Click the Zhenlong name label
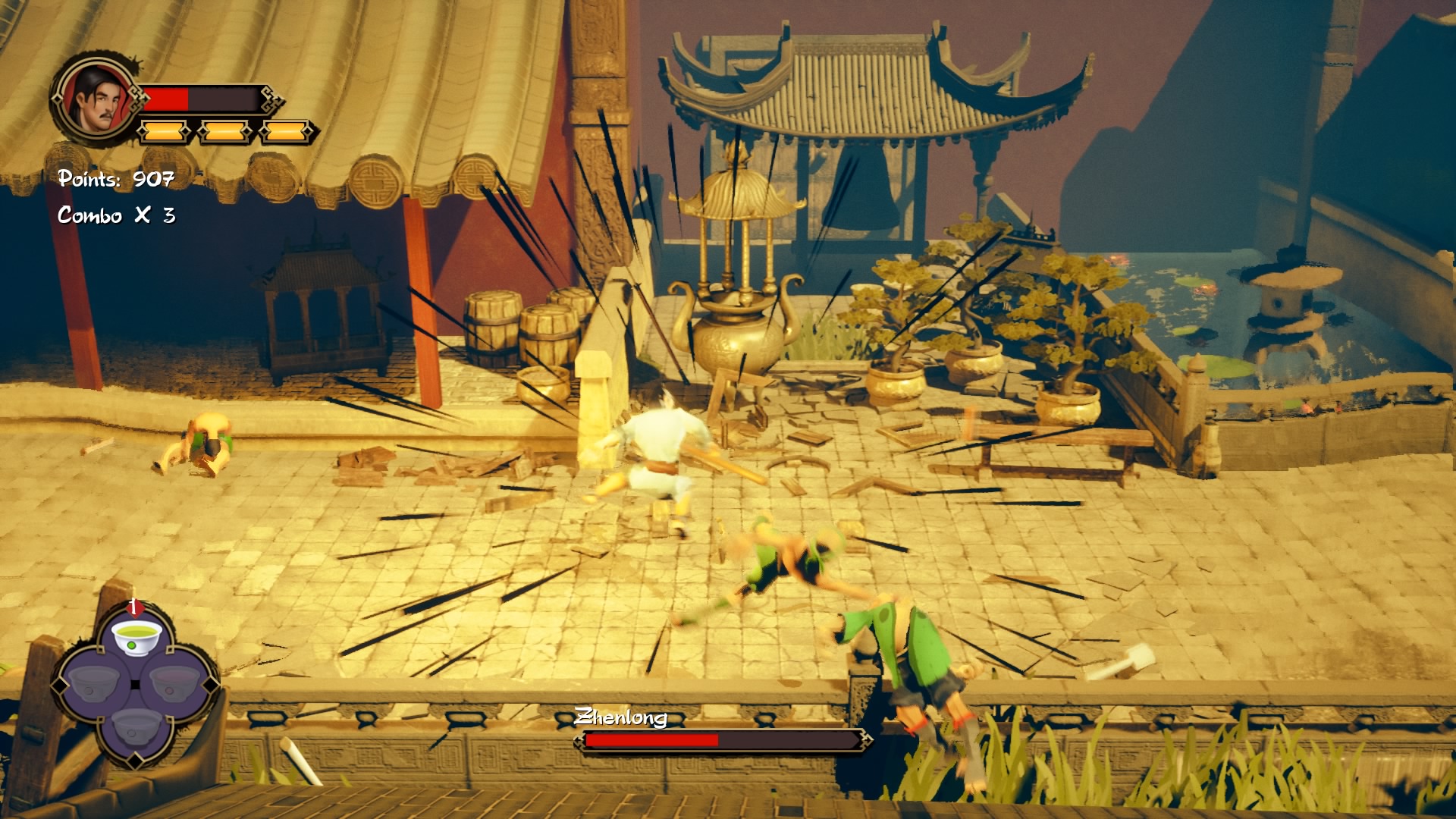 [623, 717]
